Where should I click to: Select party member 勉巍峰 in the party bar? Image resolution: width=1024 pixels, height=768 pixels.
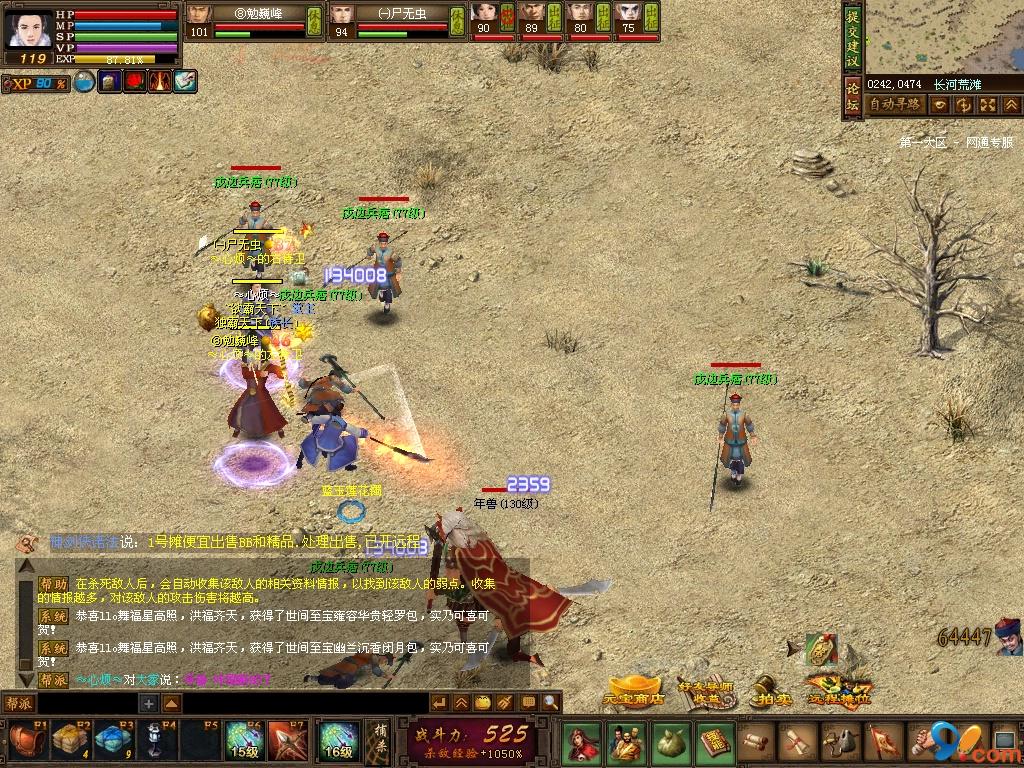pos(245,22)
